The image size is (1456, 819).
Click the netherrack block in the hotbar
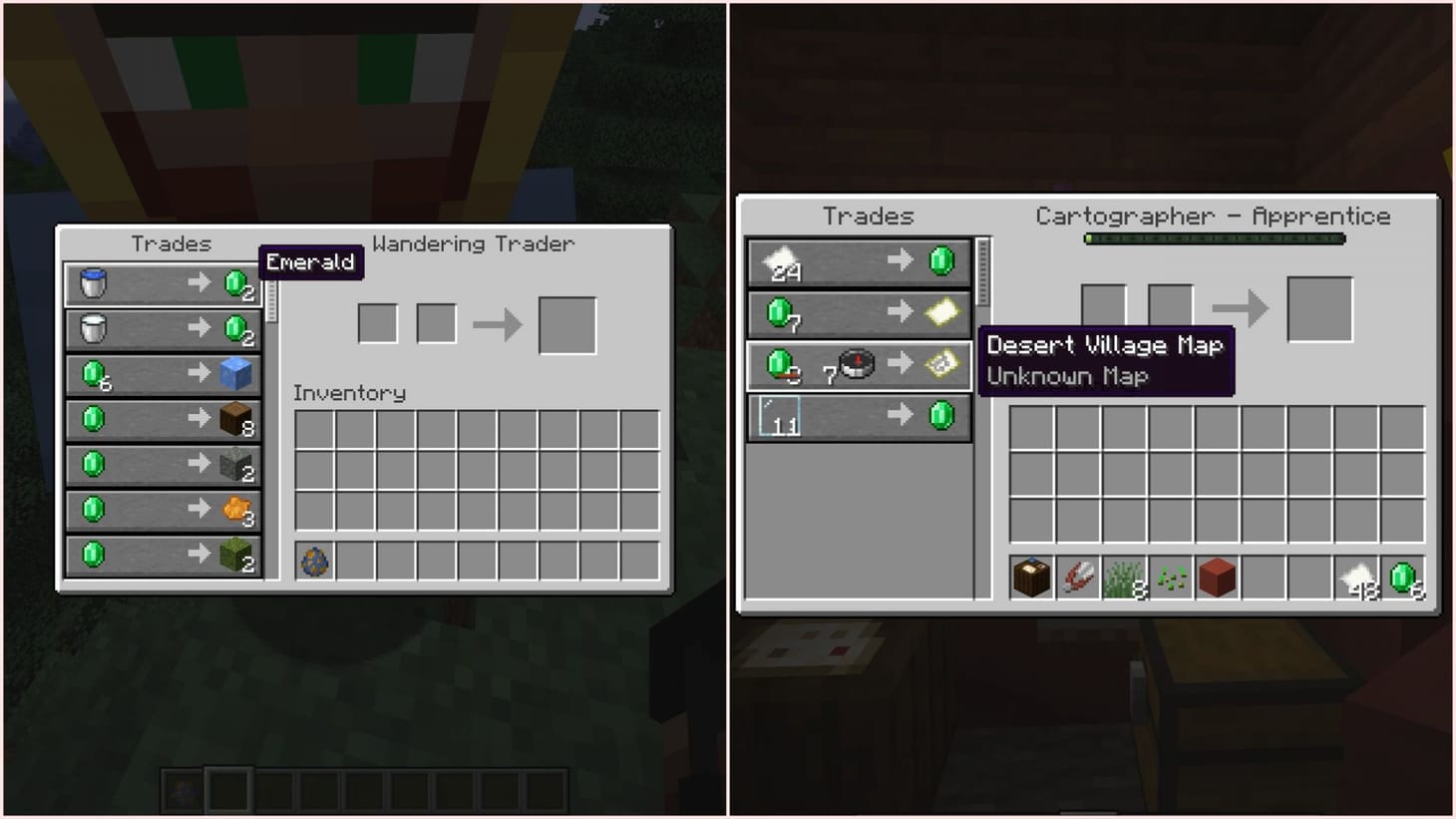[1217, 576]
